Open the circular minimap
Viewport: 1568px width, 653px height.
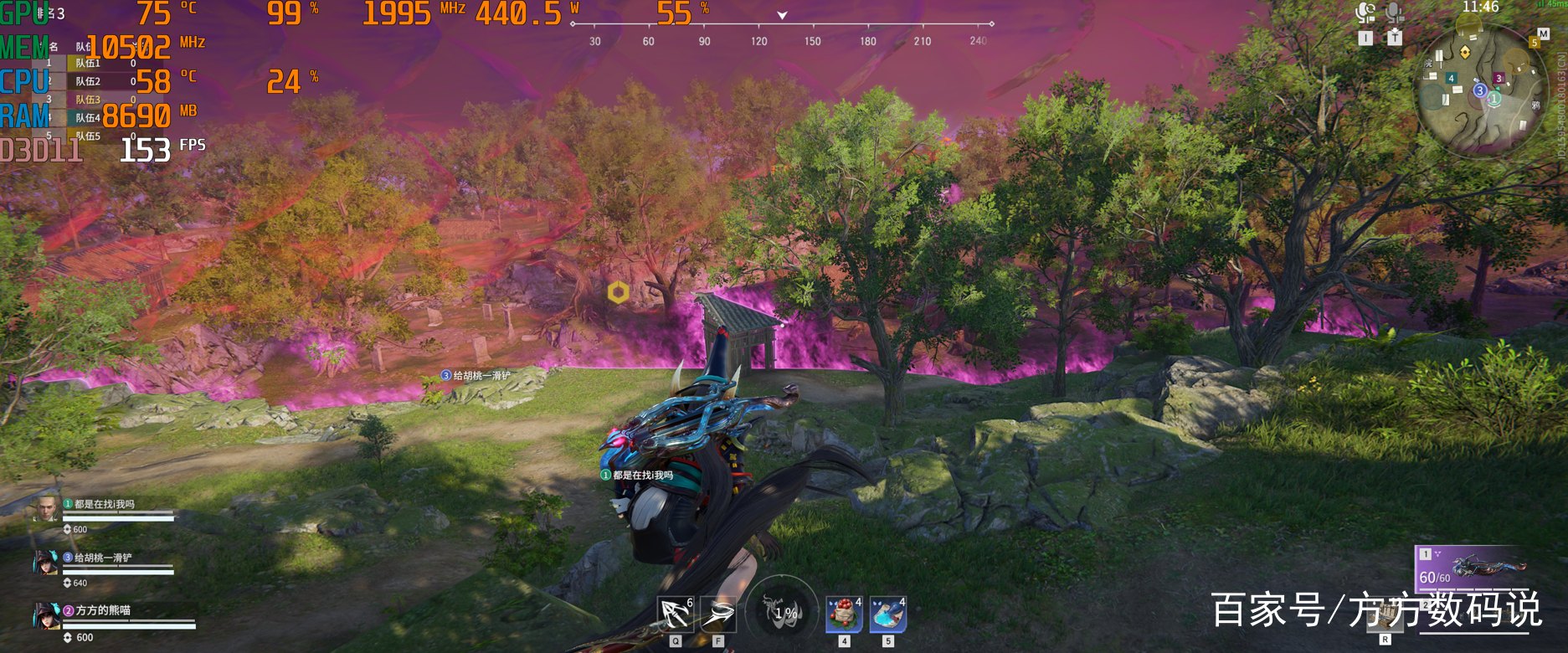pos(1480,90)
